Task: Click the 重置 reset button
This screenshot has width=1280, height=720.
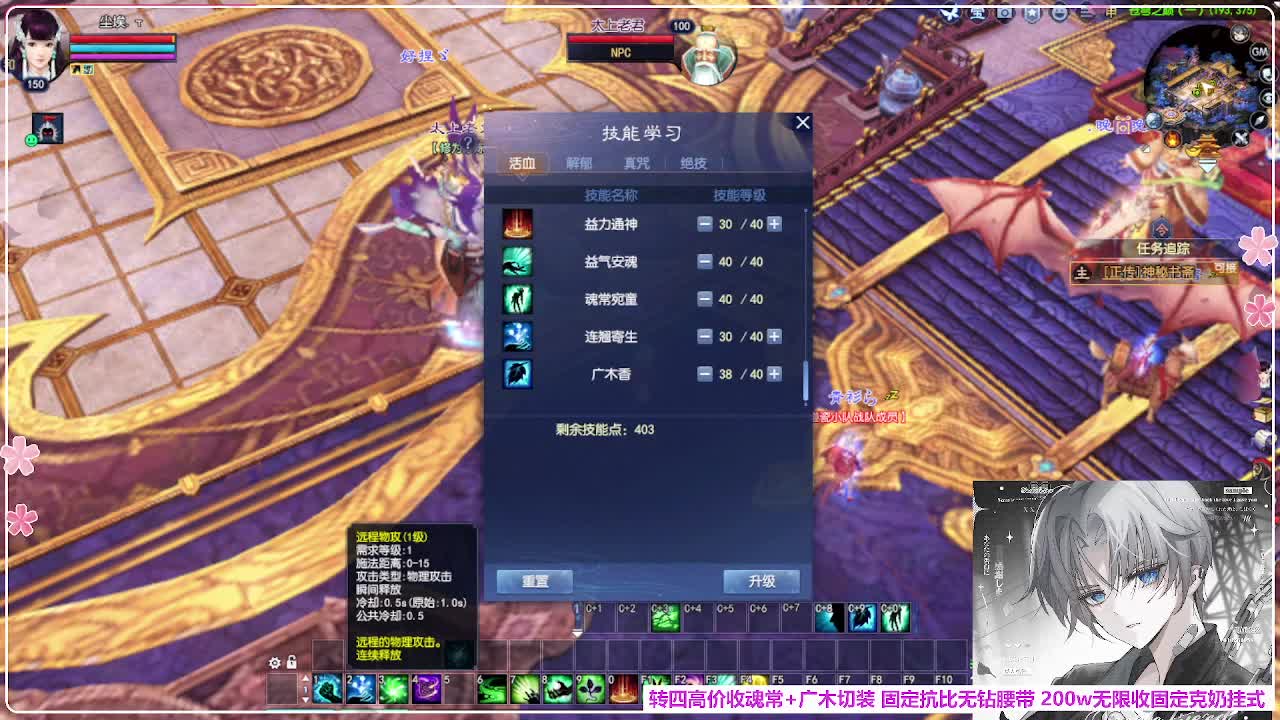Action: [533, 581]
